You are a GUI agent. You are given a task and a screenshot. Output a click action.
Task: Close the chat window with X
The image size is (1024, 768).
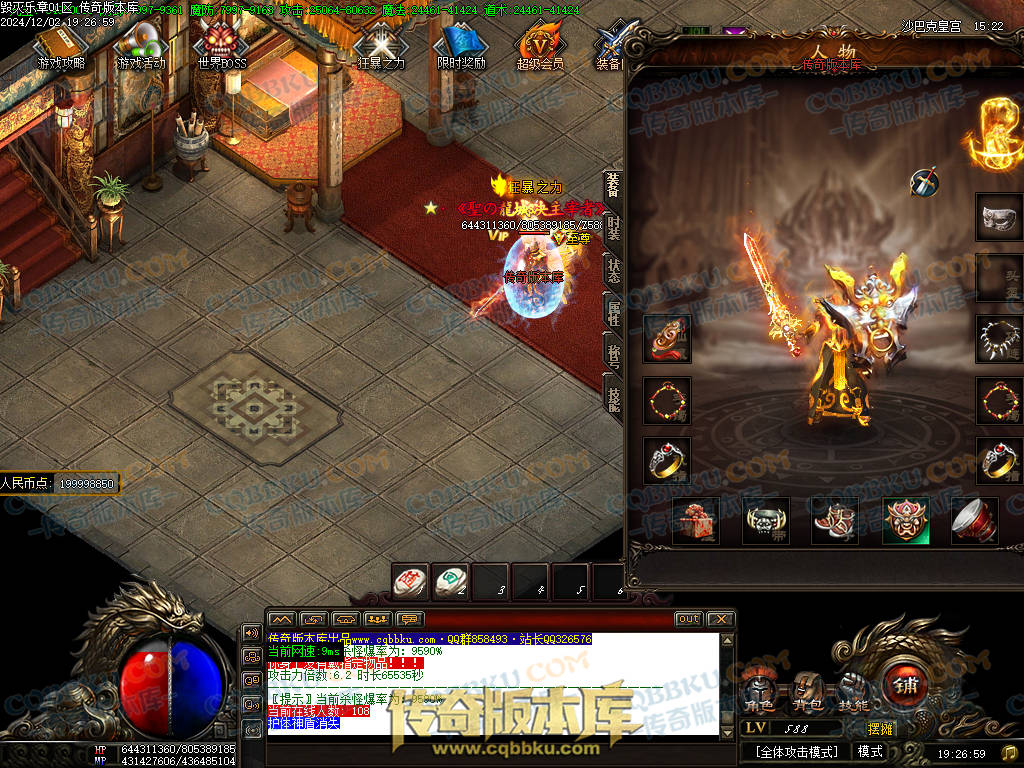pos(721,619)
